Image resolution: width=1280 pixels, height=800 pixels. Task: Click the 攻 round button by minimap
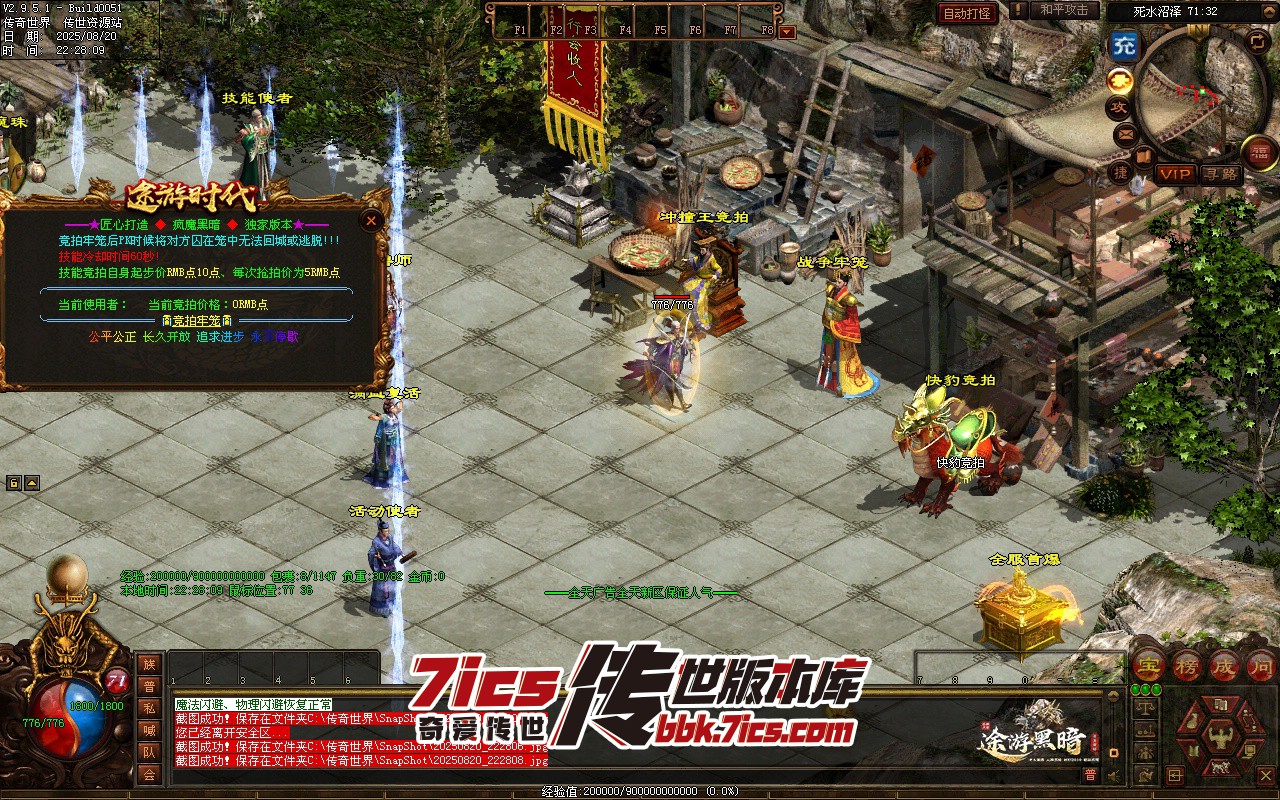(1118, 107)
